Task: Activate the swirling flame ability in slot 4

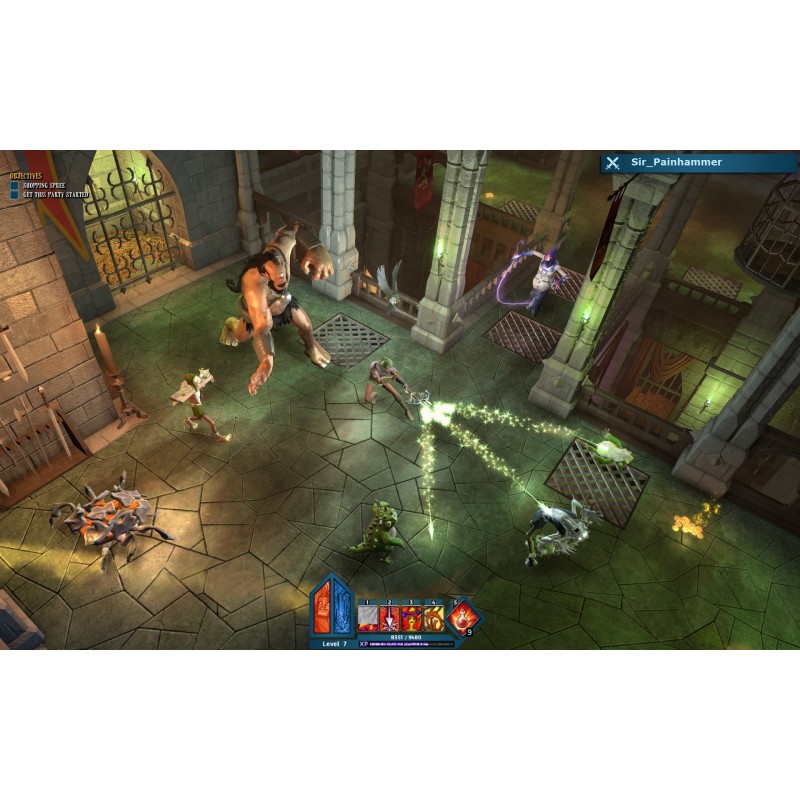Action: (x=433, y=617)
